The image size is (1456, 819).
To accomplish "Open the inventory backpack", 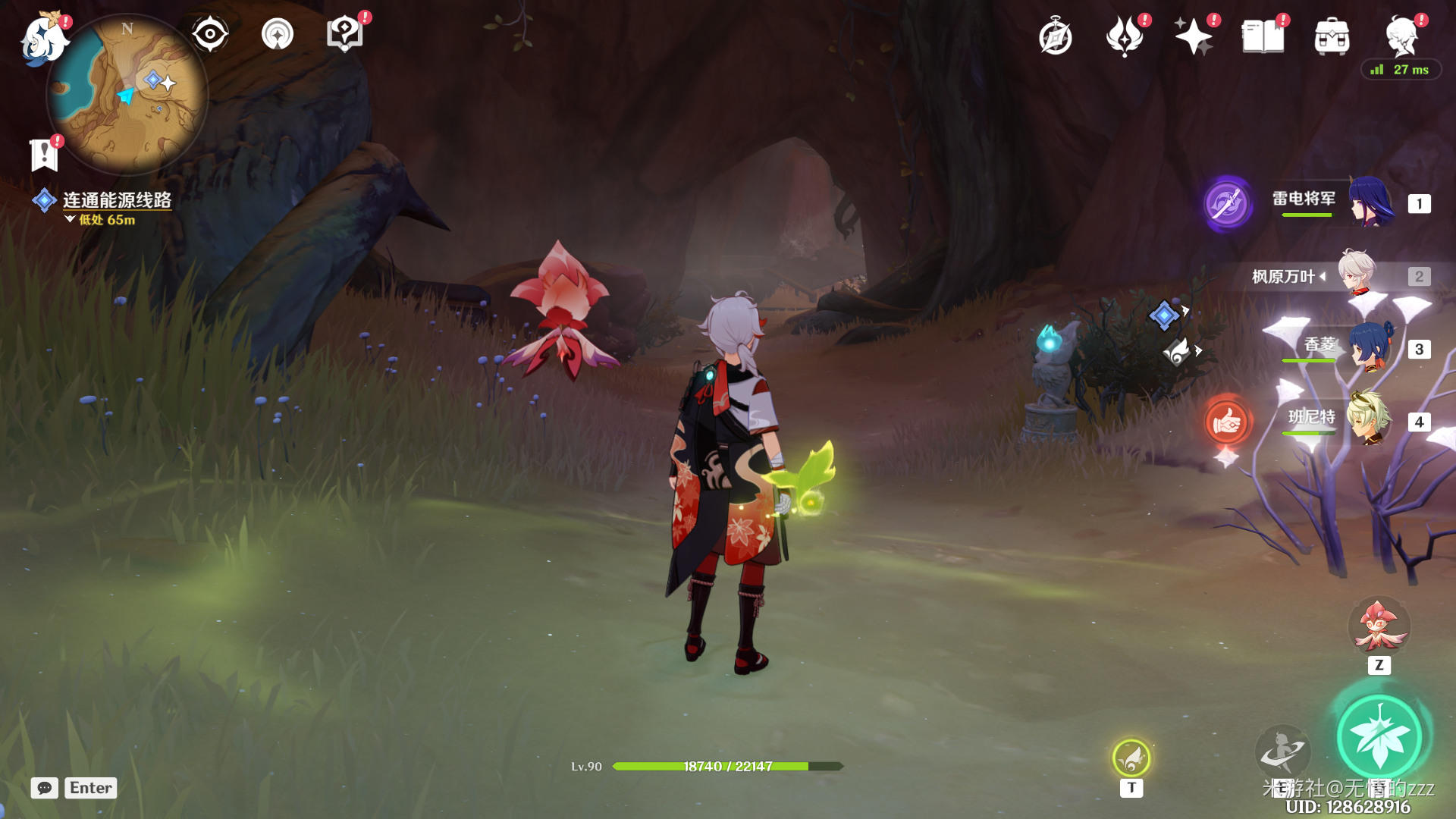I will [x=1332, y=36].
